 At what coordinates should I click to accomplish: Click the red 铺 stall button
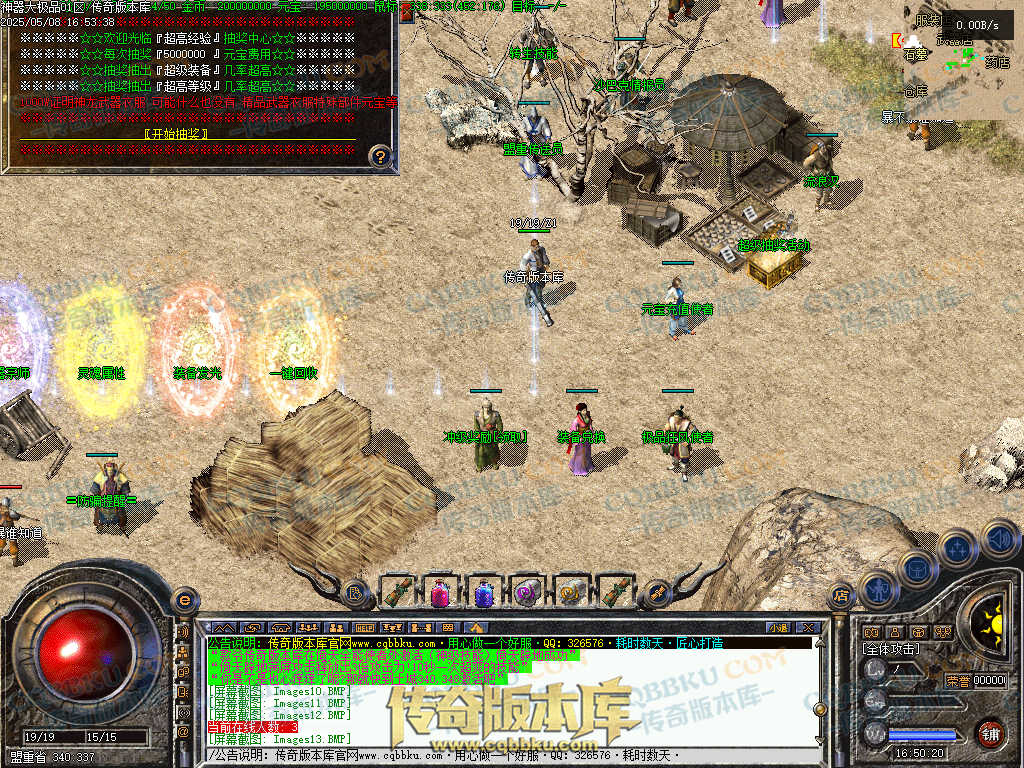click(990, 733)
